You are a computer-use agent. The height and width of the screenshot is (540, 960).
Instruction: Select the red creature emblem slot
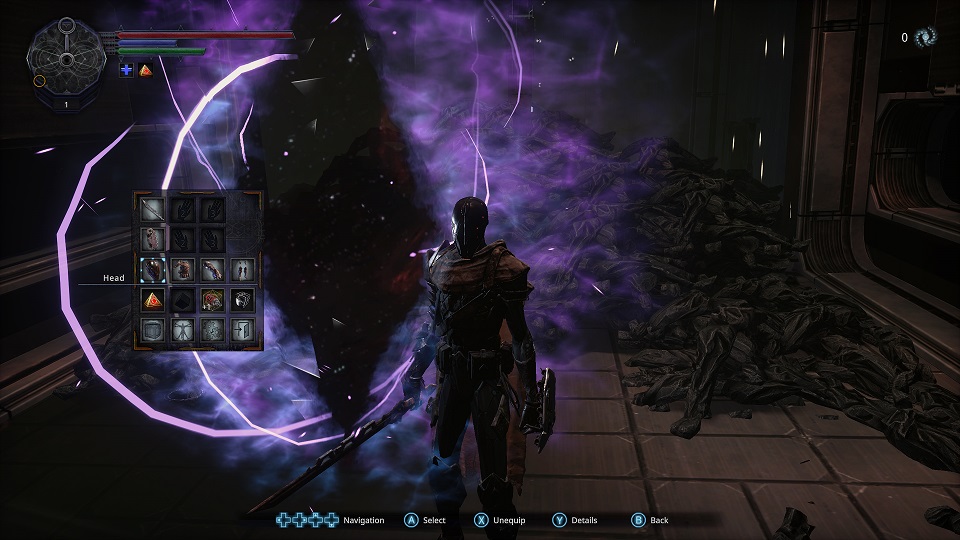(x=211, y=299)
